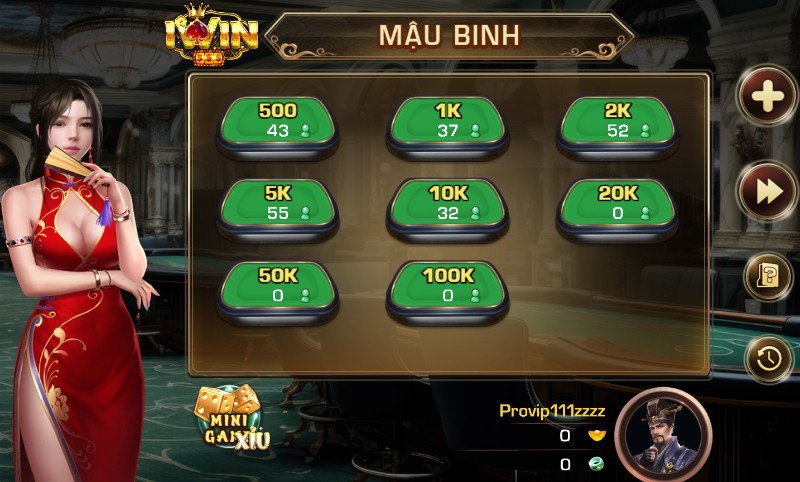Viewport: 800px width, 482px height.
Task: Click the round plus button
Action: pyautogui.click(x=766, y=97)
